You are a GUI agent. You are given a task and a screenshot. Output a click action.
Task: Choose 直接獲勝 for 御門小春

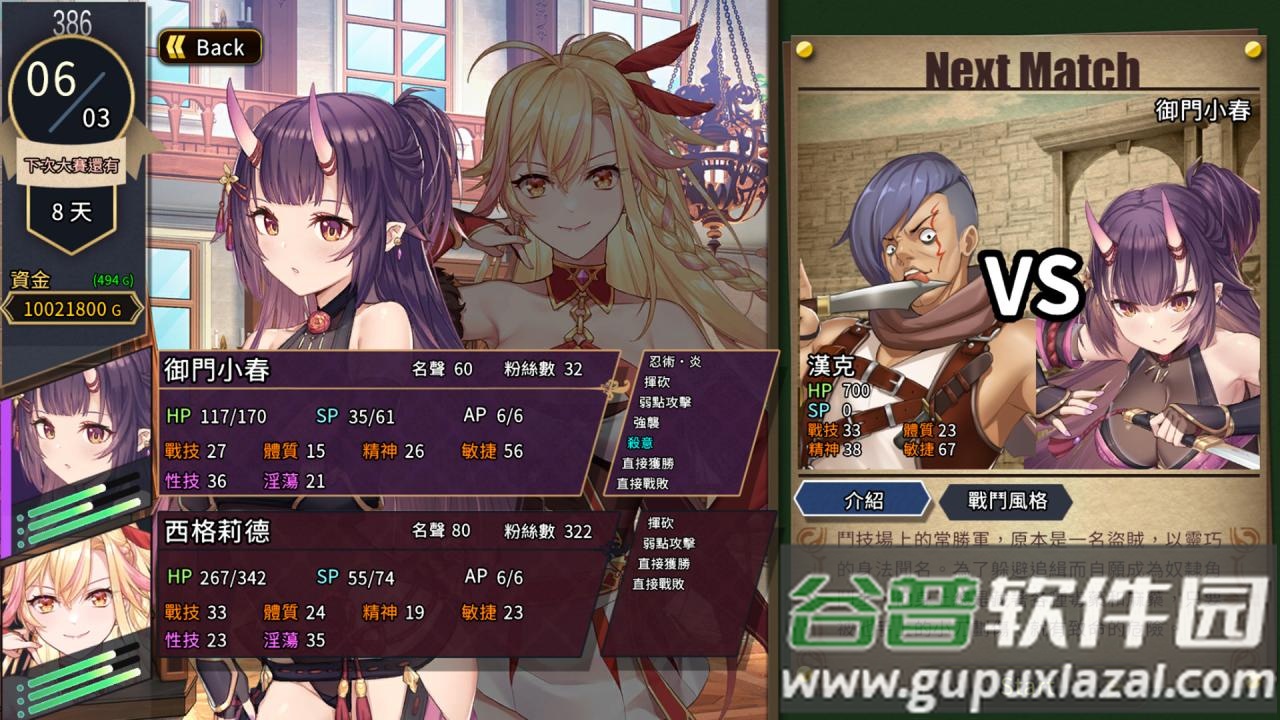pyautogui.click(x=647, y=463)
